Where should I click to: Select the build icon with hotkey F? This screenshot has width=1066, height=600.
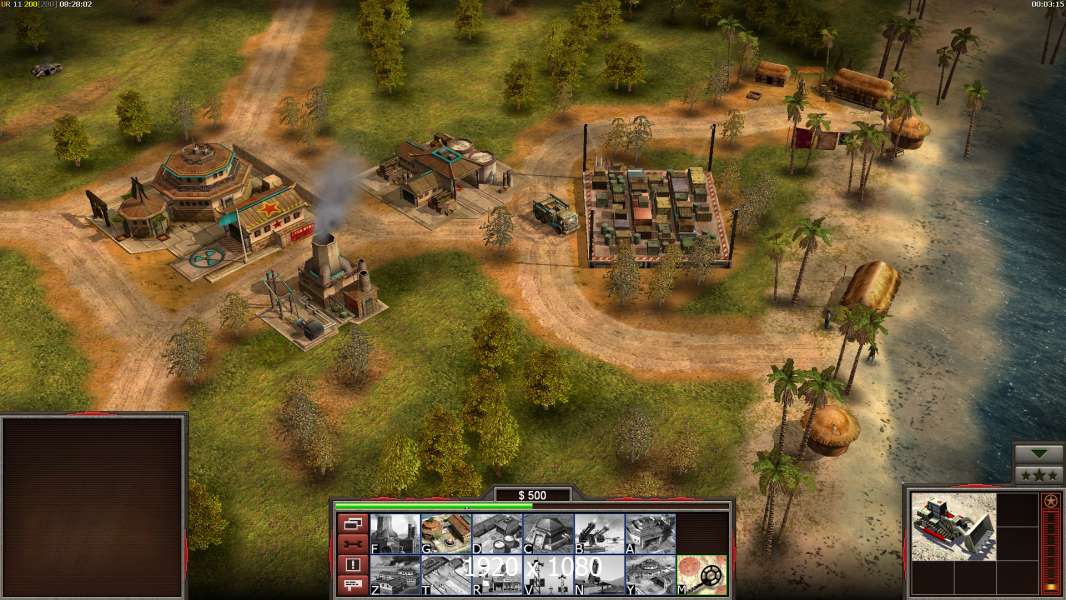[395, 534]
